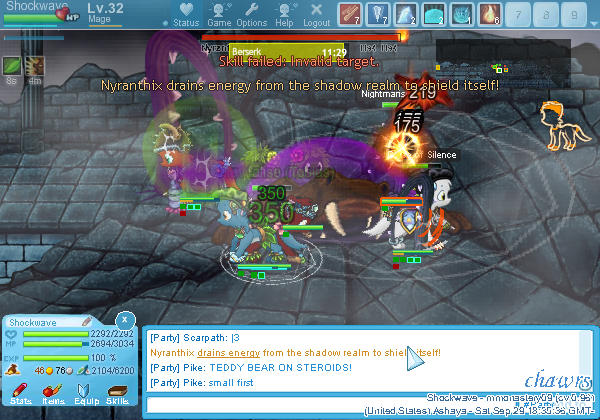Use the orange flame skill slot
Screen dimensions: 600x420
pos(491,14)
